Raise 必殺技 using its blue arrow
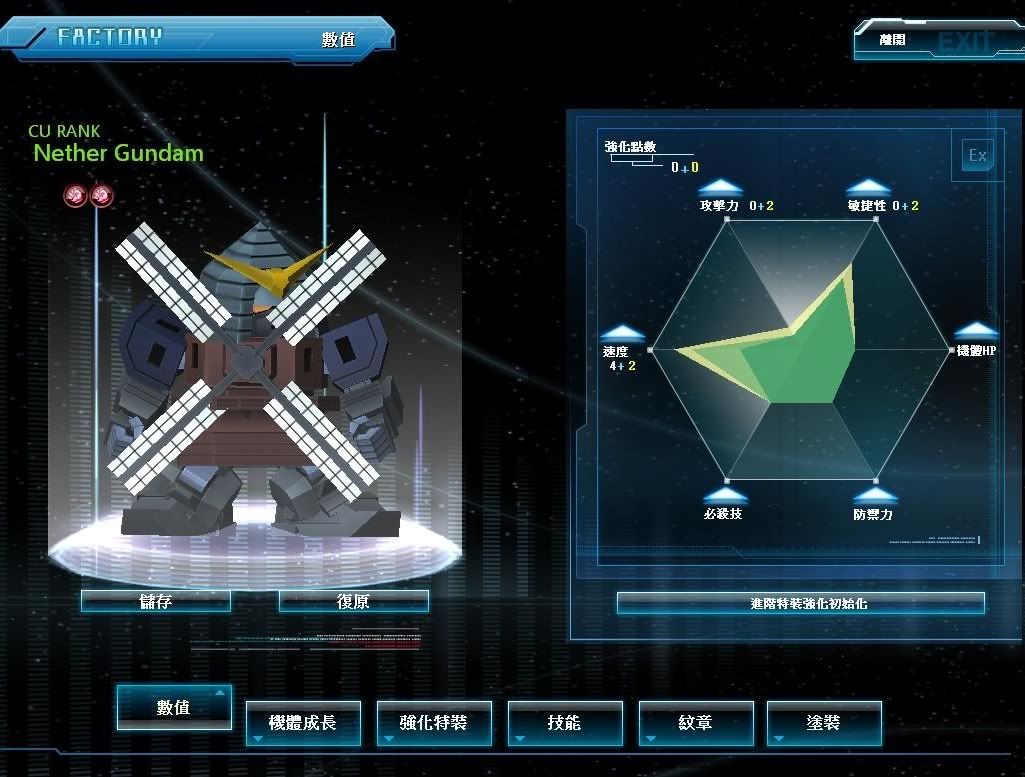 click(722, 496)
